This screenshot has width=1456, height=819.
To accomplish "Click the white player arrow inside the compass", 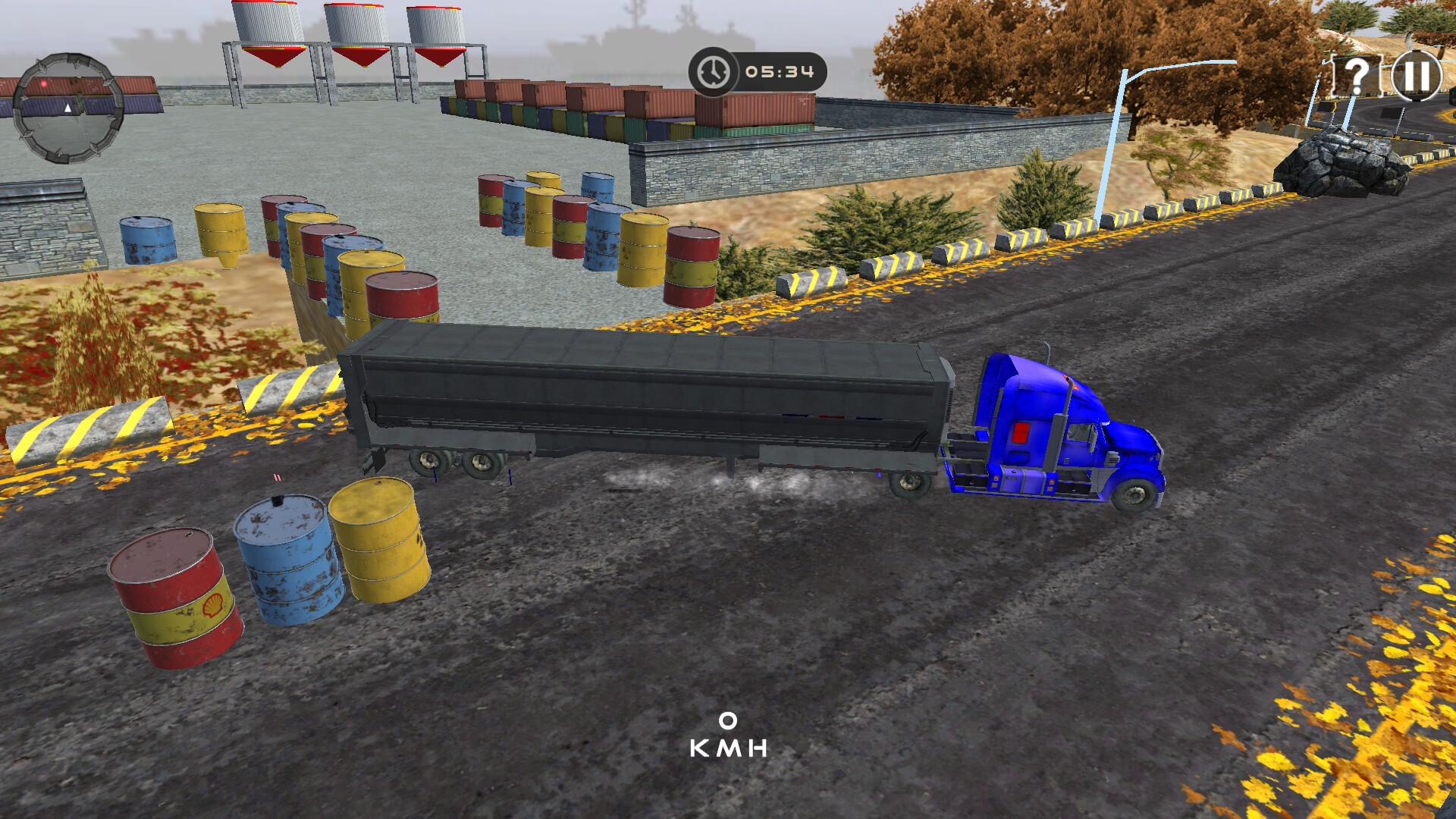I will coord(68,108).
